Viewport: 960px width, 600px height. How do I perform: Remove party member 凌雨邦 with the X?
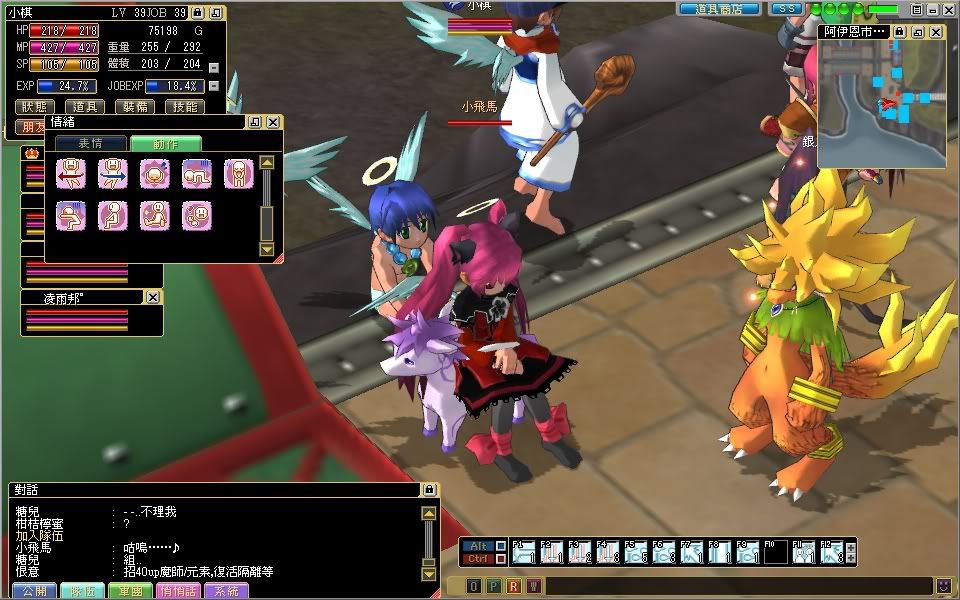(153, 297)
